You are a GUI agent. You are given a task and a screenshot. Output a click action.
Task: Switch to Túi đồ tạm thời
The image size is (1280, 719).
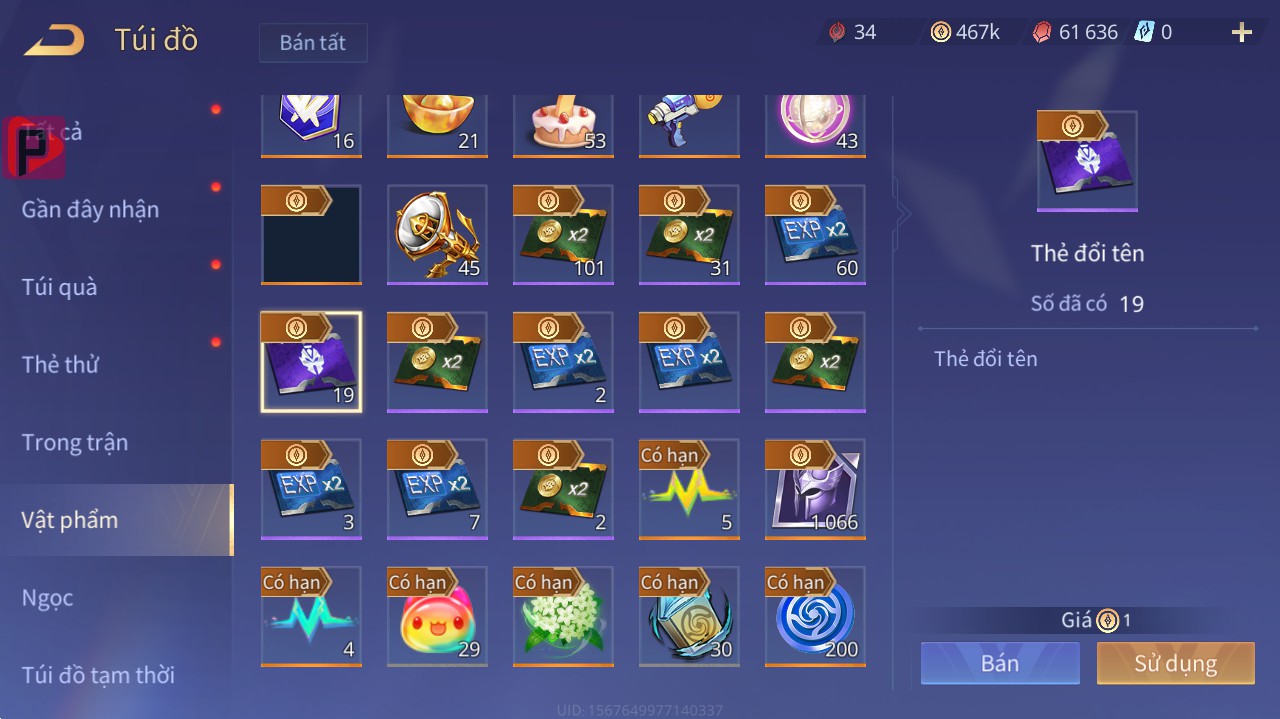pyautogui.click(x=98, y=675)
